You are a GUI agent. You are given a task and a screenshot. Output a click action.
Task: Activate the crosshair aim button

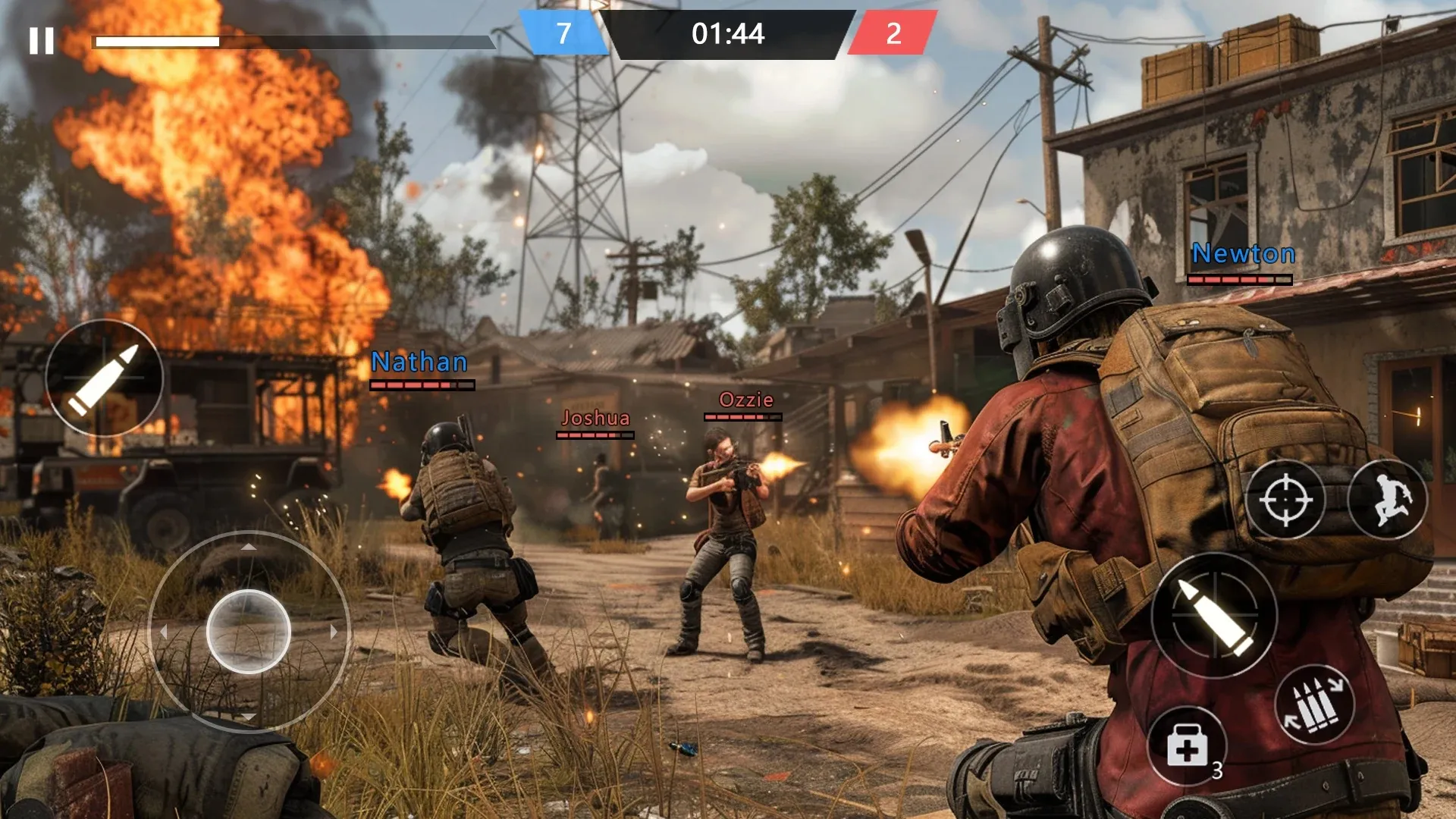pyautogui.click(x=1285, y=500)
